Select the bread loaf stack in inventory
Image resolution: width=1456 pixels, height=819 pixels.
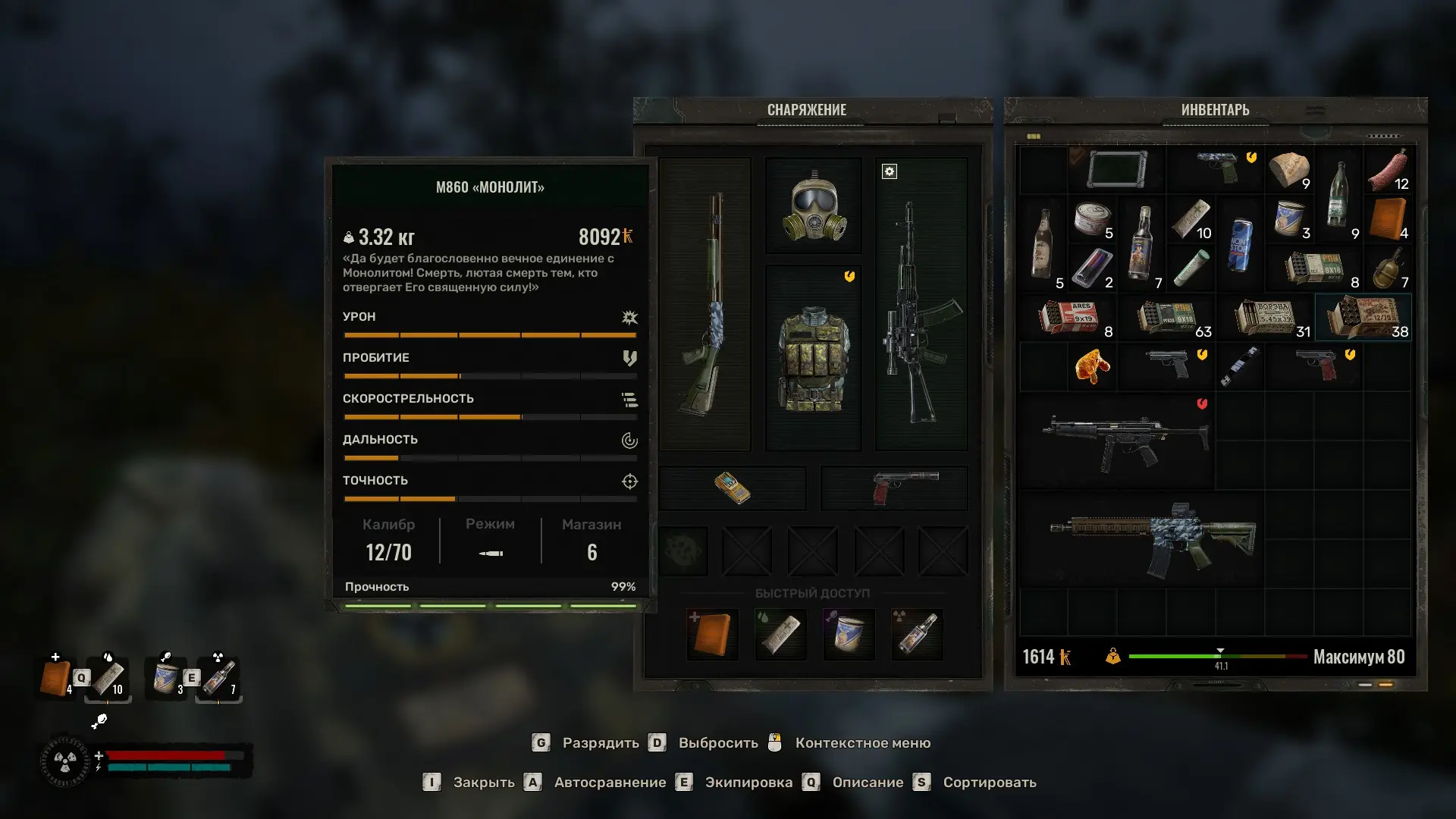tap(1289, 170)
